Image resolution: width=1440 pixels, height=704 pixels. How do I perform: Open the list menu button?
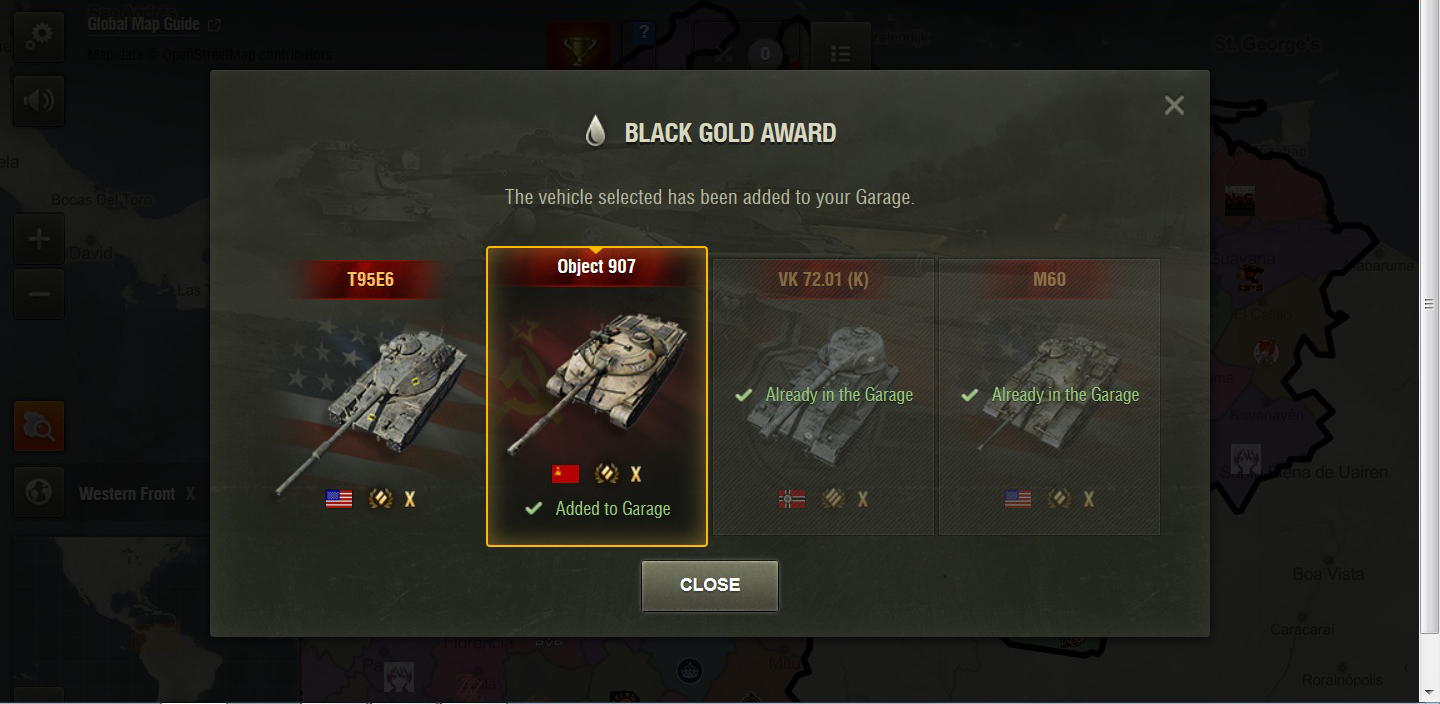840,52
